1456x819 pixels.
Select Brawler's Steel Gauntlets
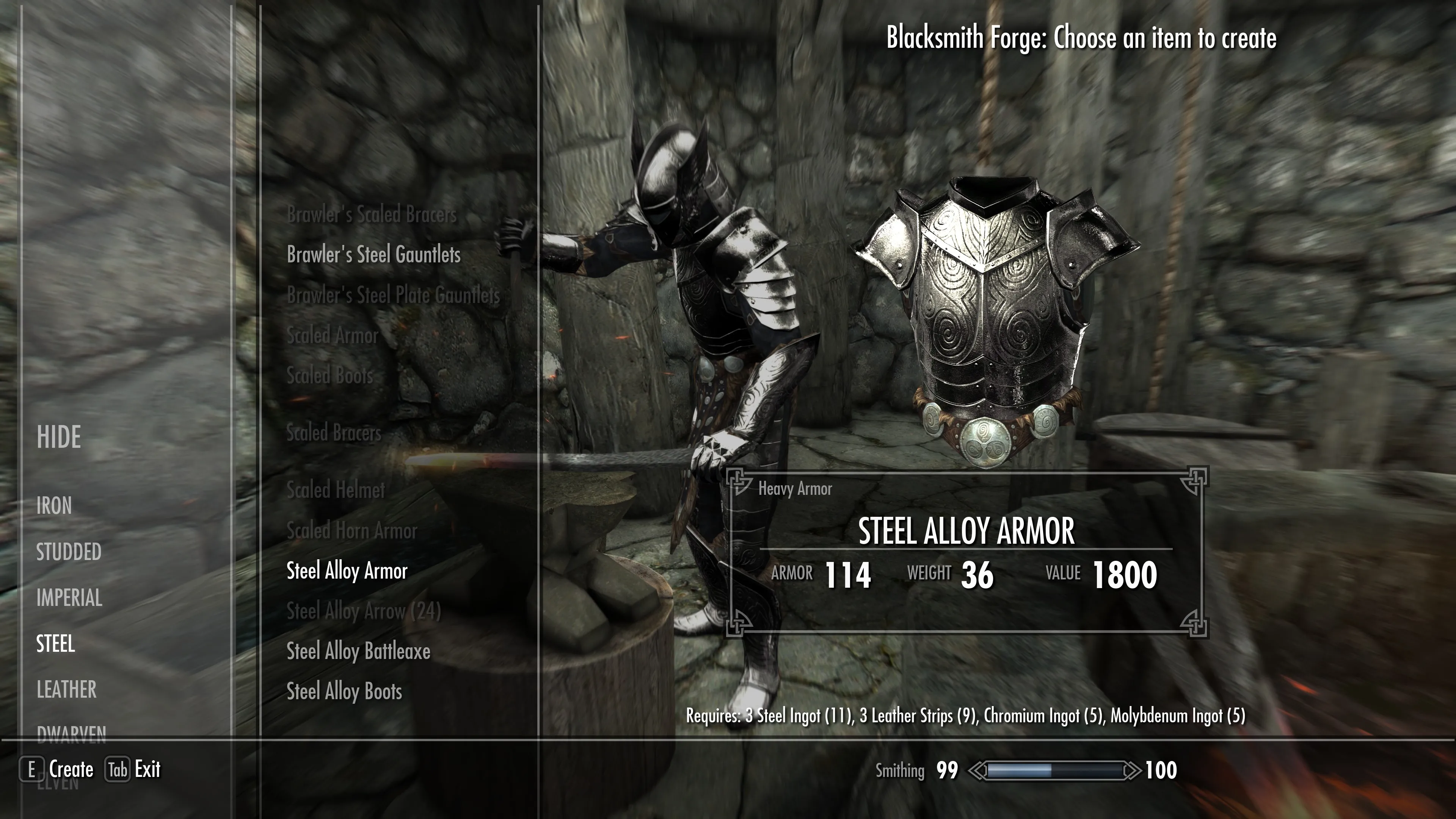373,254
